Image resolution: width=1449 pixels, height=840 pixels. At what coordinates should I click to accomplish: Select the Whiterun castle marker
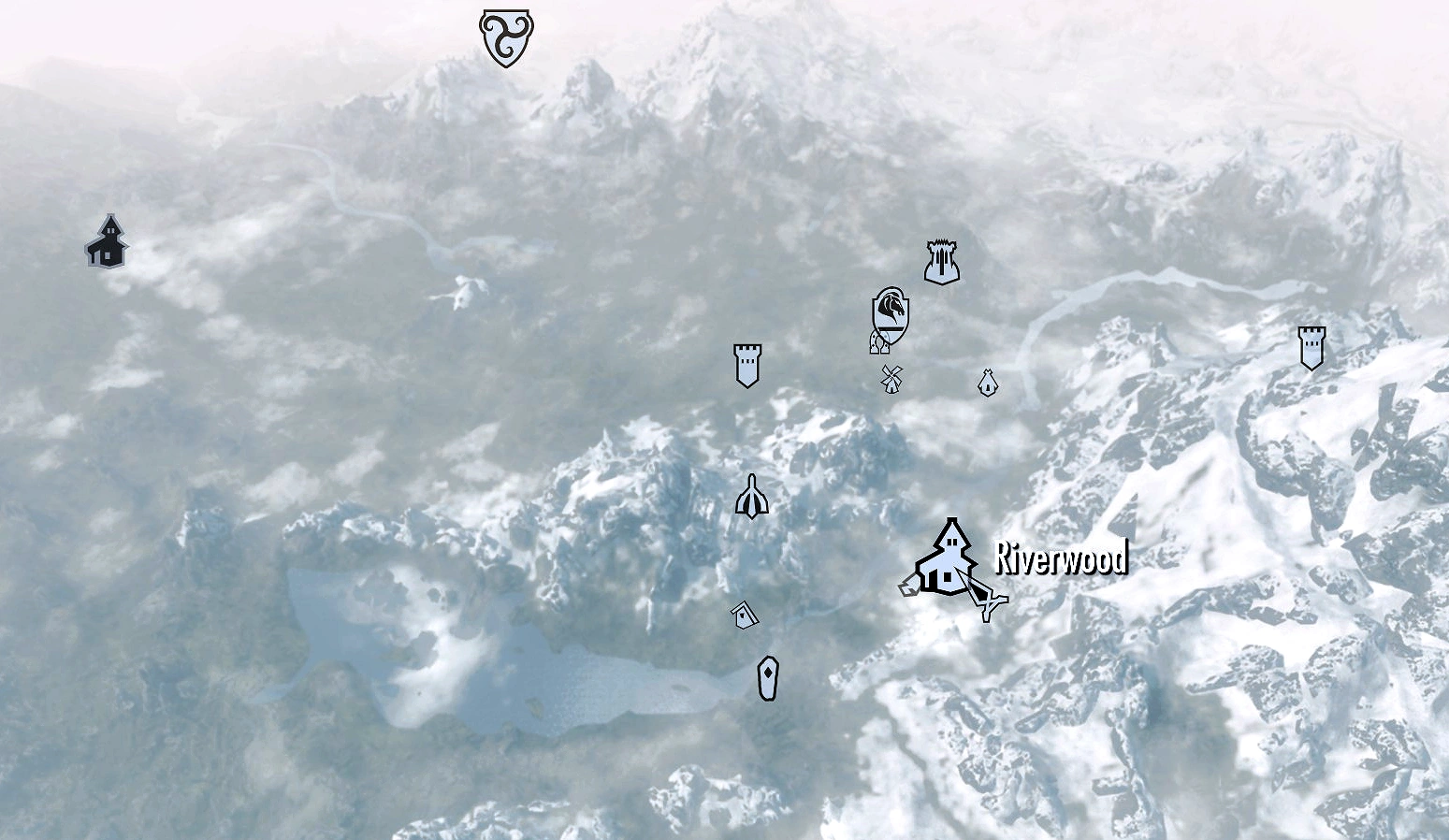click(x=940, y=262)
